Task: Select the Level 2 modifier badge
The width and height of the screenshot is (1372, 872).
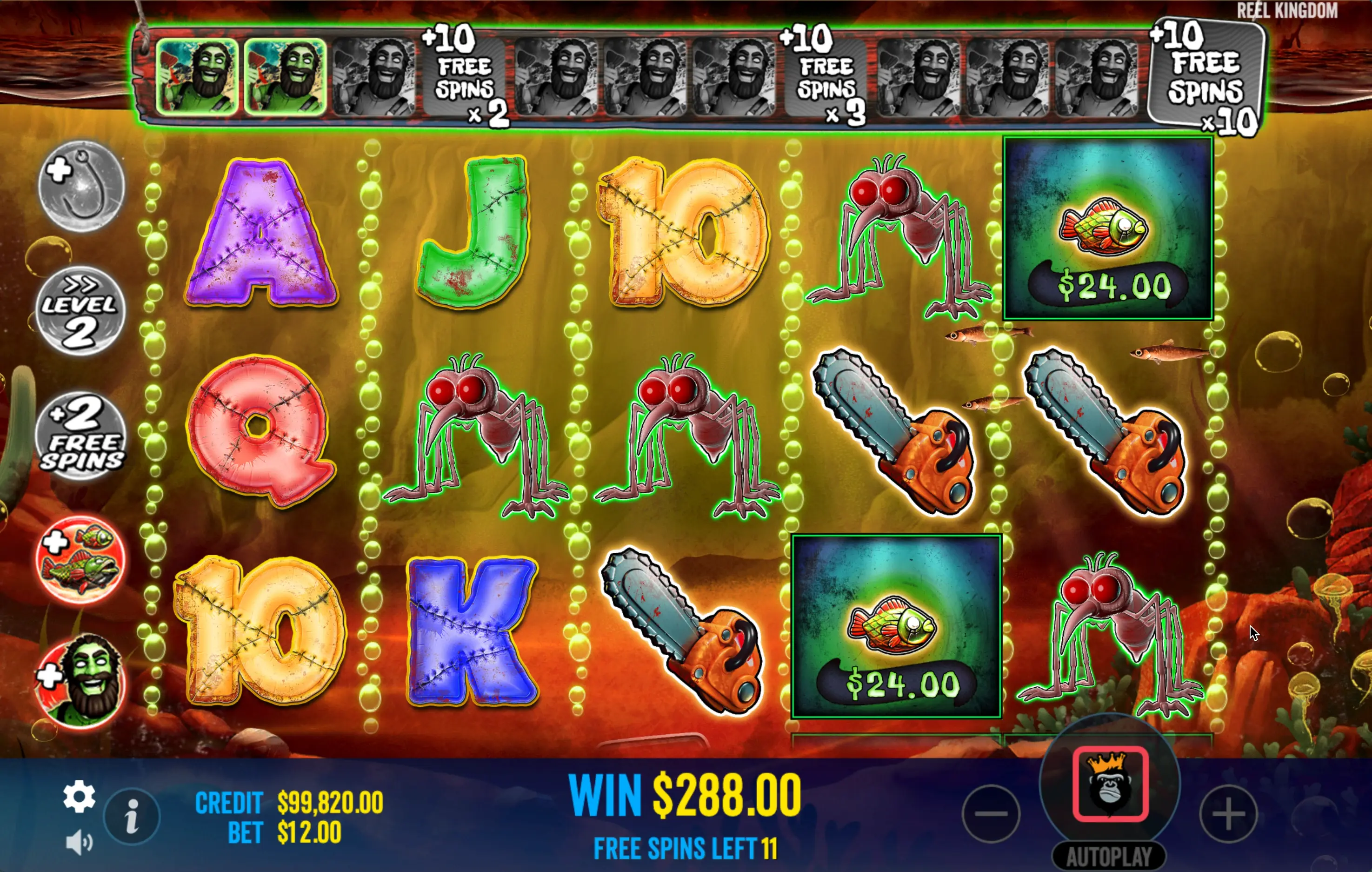Action: [x=80, y=311]
